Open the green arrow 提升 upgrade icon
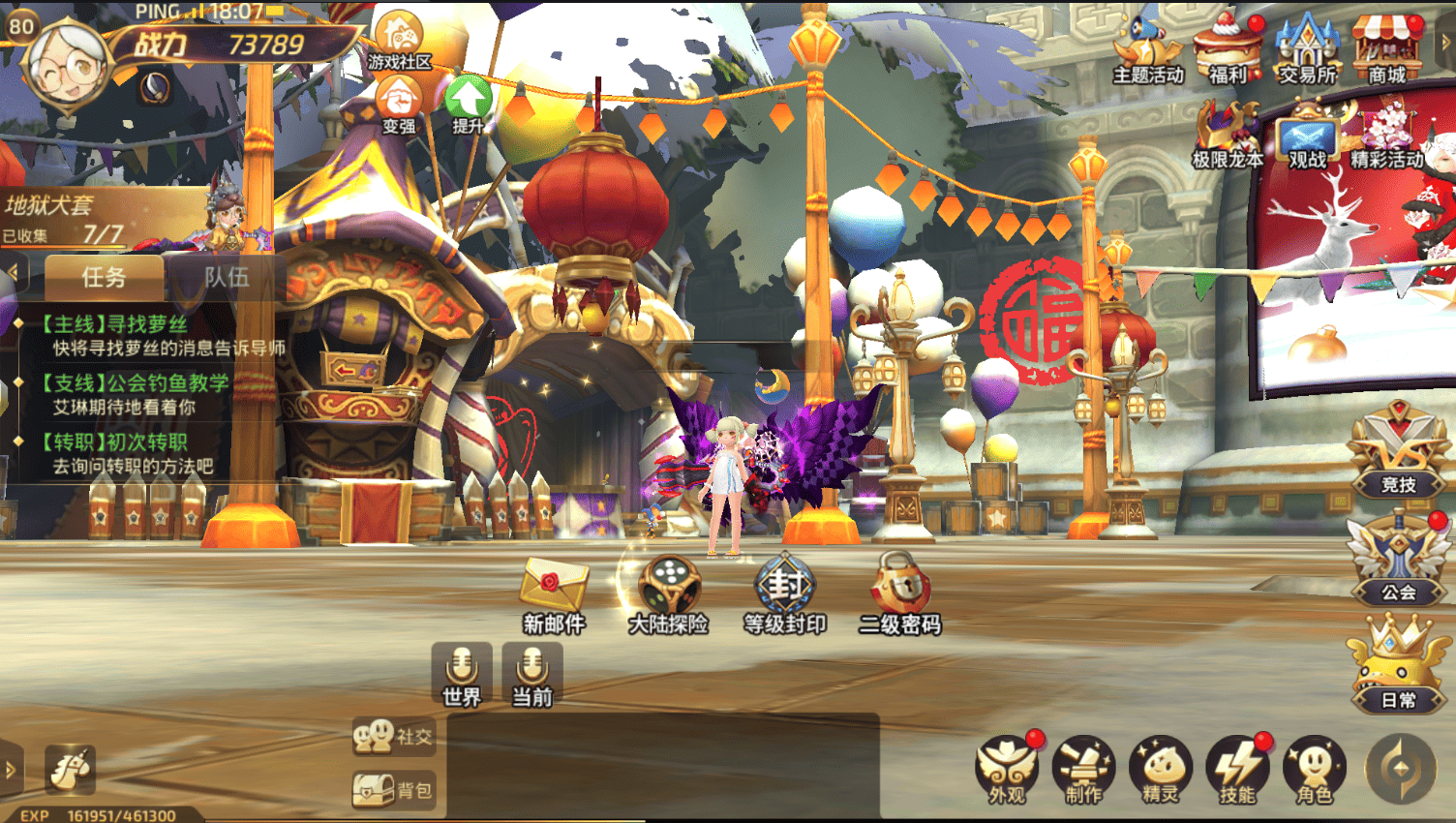Screen dimensions: 1456x823 [x=469, y=103]
